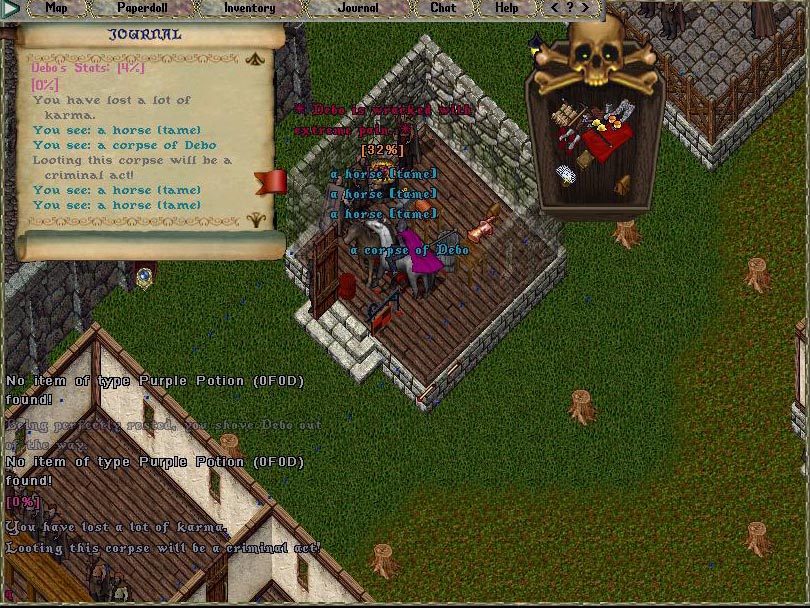Open the Inventory backpack

point(249,8)
